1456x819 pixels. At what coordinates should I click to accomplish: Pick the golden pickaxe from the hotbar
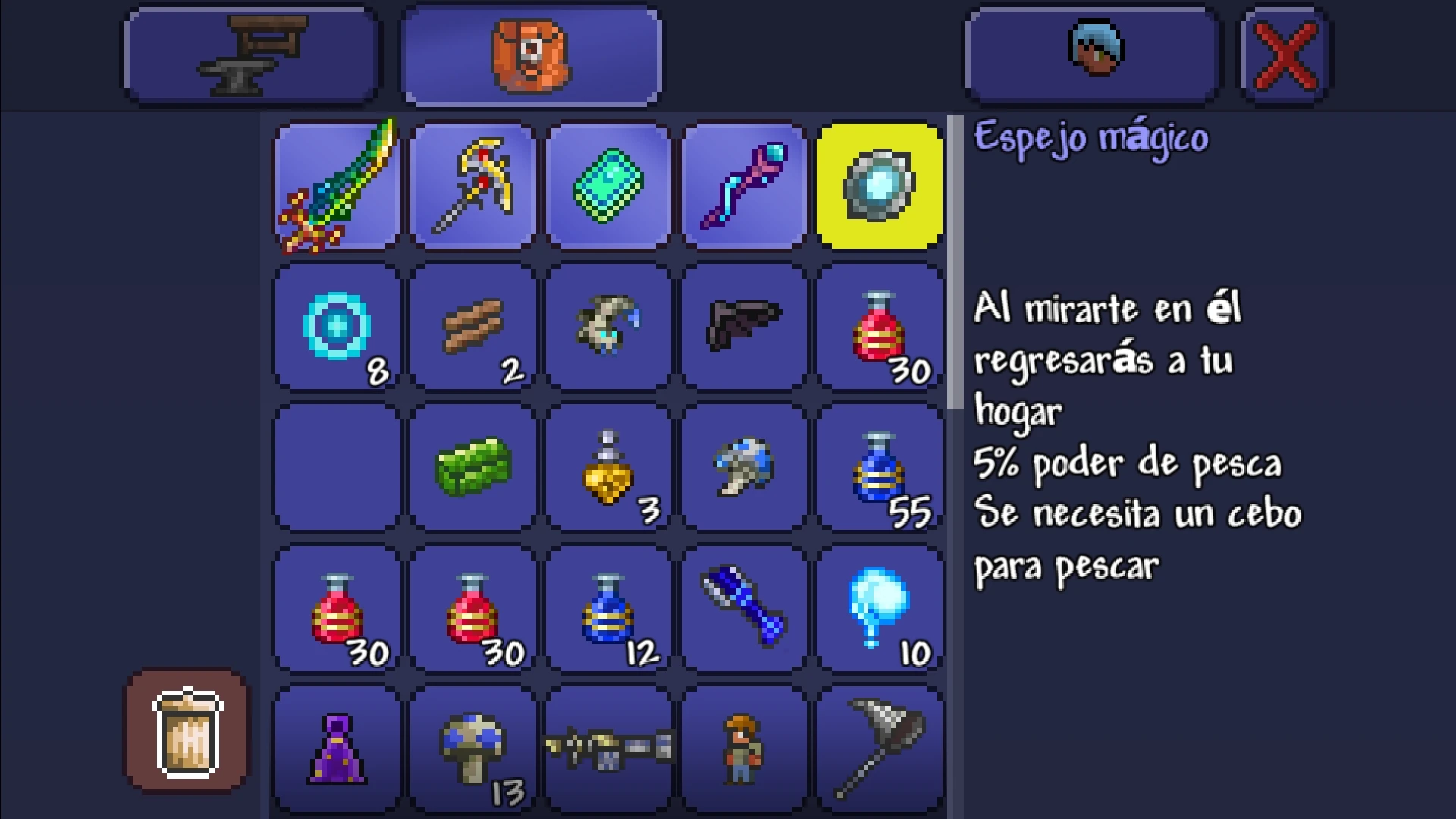tap(472, 186)
